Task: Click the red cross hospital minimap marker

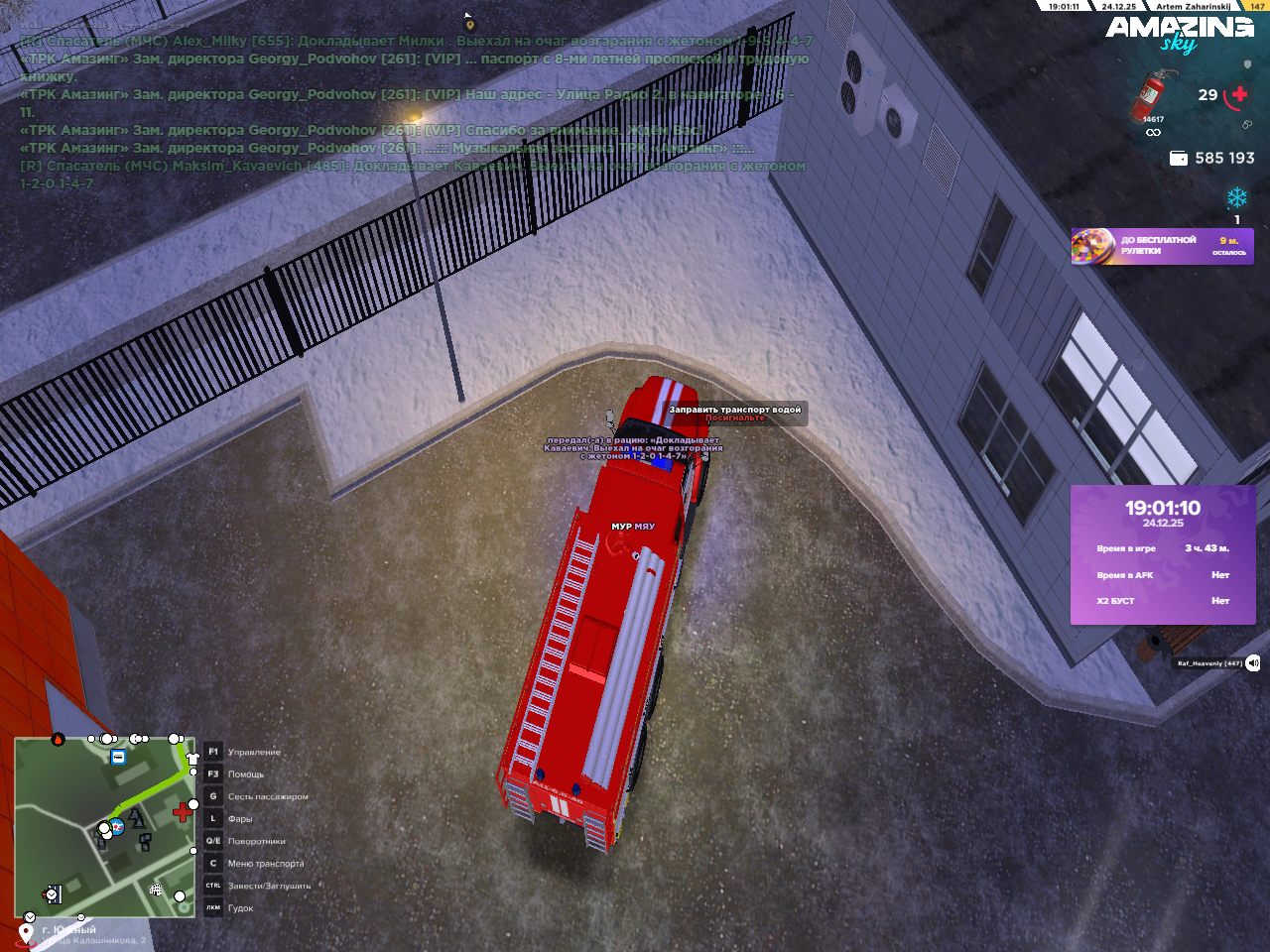Action: coord(183,813)
